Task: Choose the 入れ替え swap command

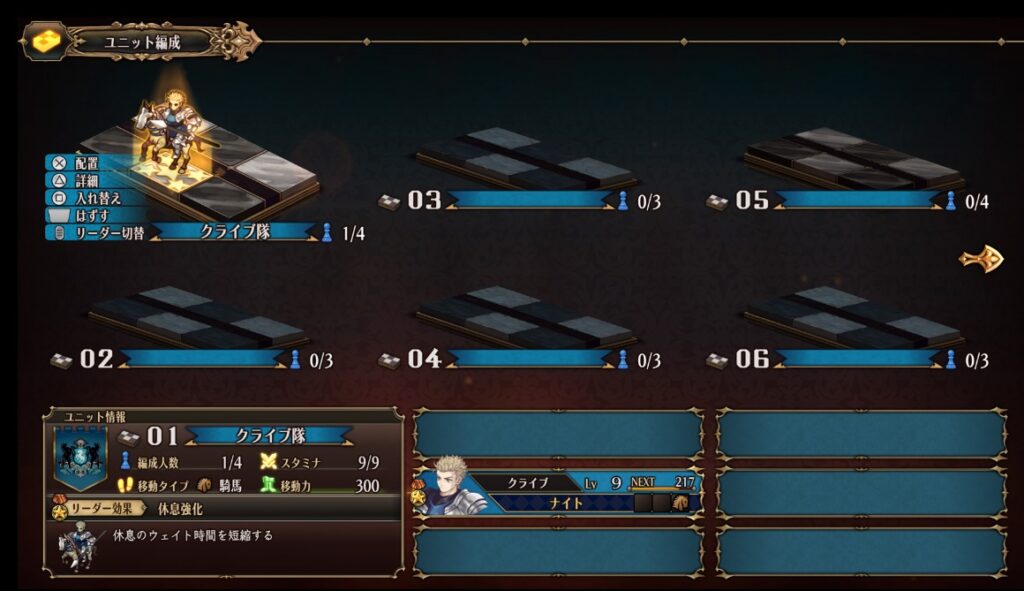Action: 92,197
